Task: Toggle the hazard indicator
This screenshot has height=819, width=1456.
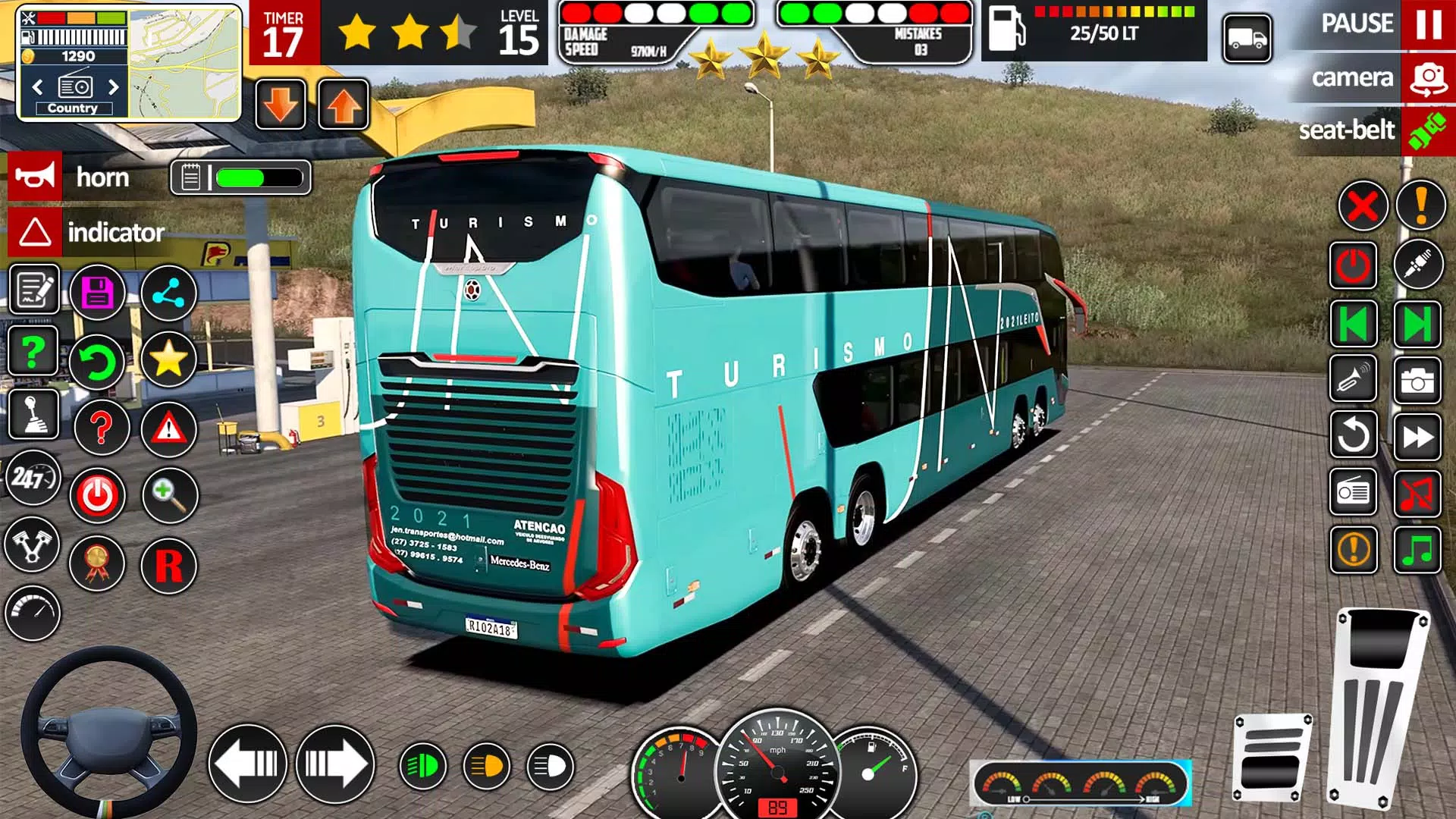Action: point(35,232)
